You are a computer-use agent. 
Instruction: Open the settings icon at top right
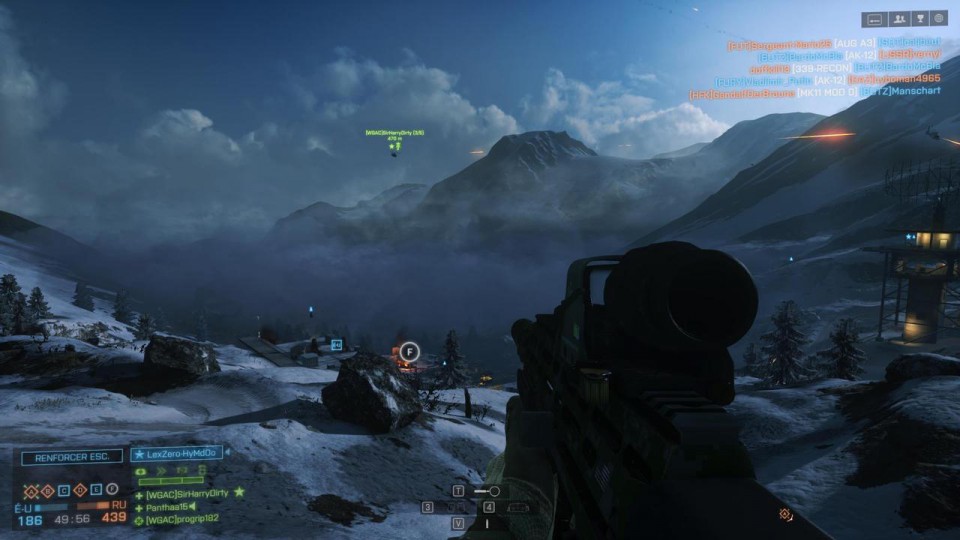pyautogui.click(x=938, y=18)
